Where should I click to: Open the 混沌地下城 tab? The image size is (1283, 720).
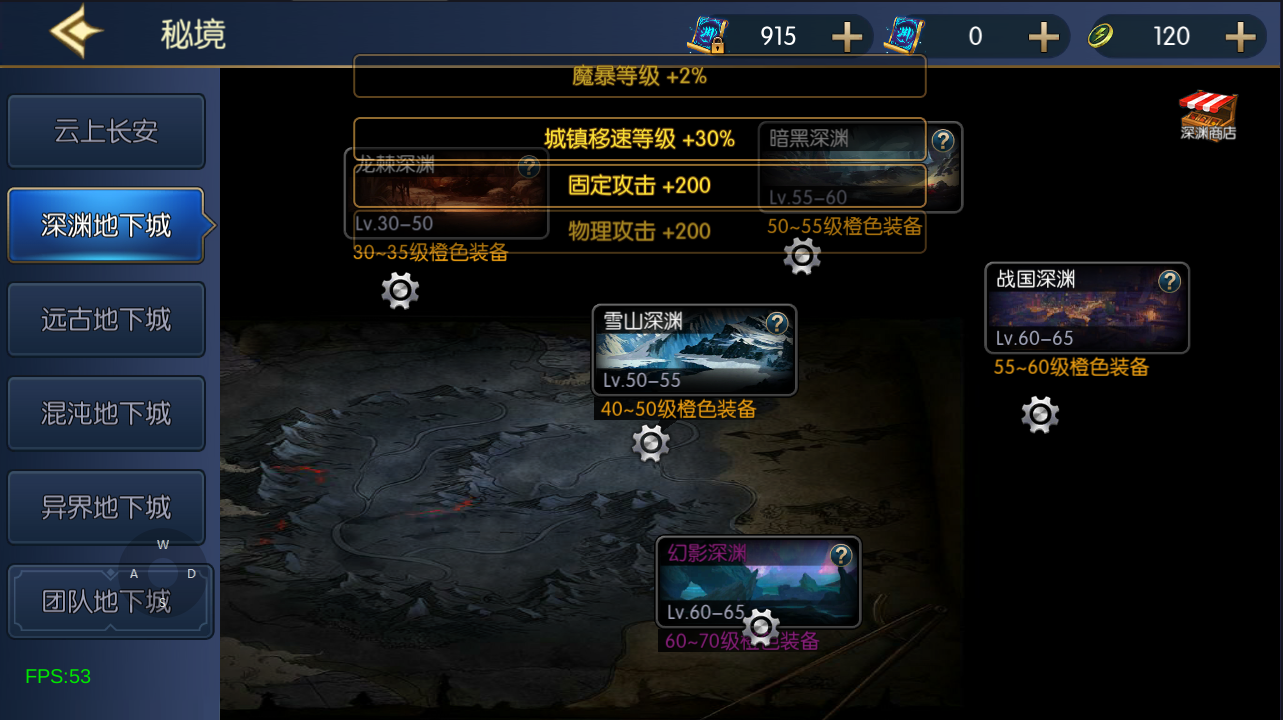[106, 413]
